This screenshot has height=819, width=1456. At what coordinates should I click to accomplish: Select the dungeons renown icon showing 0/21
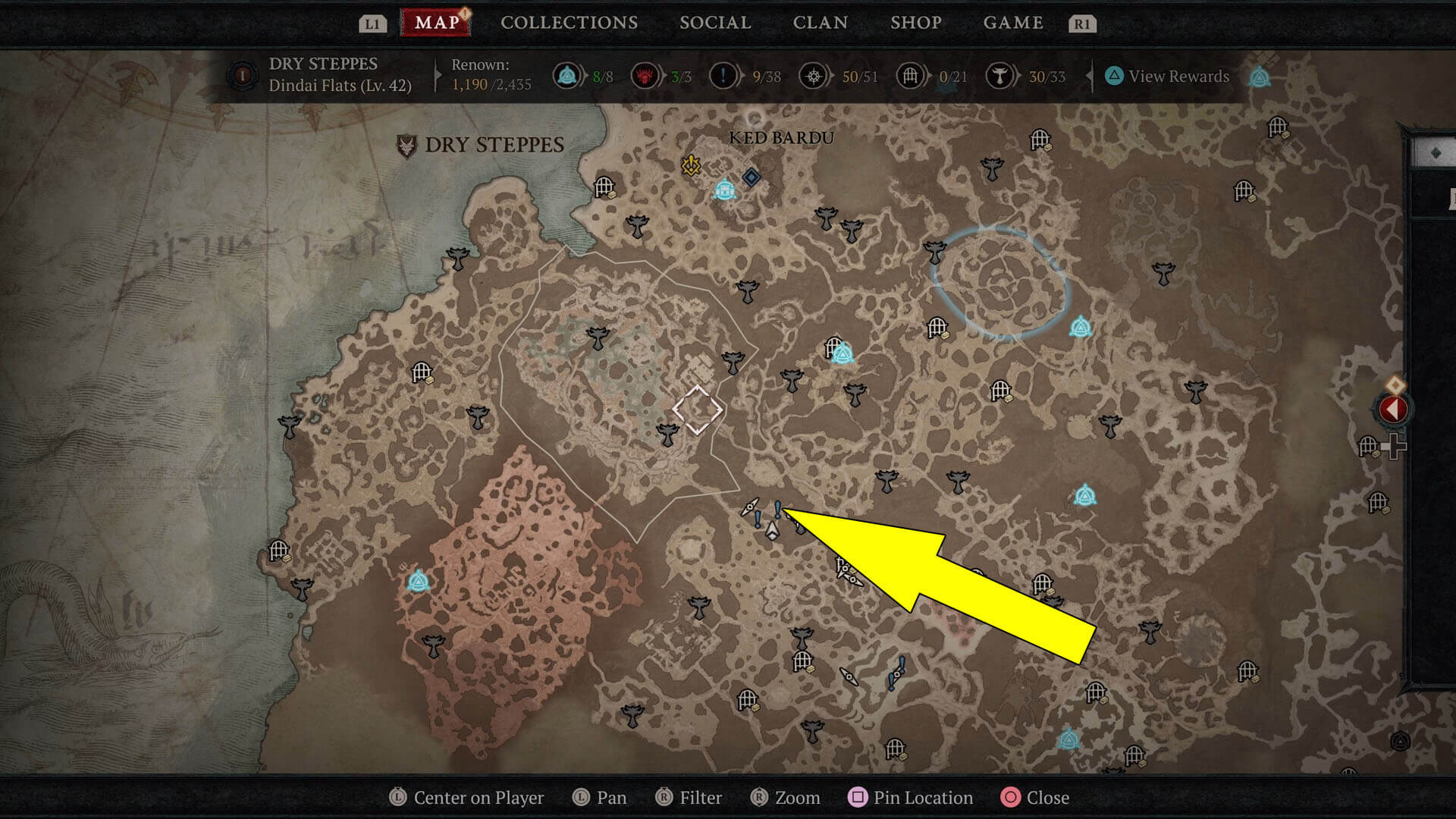point(909,76)
